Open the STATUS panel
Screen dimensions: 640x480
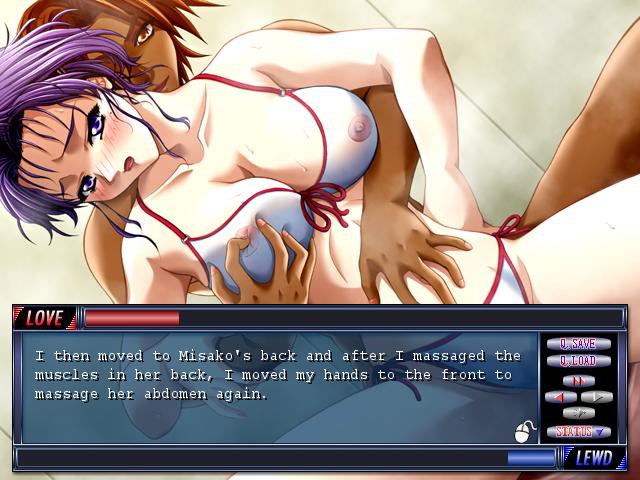(x=578, y=432)
